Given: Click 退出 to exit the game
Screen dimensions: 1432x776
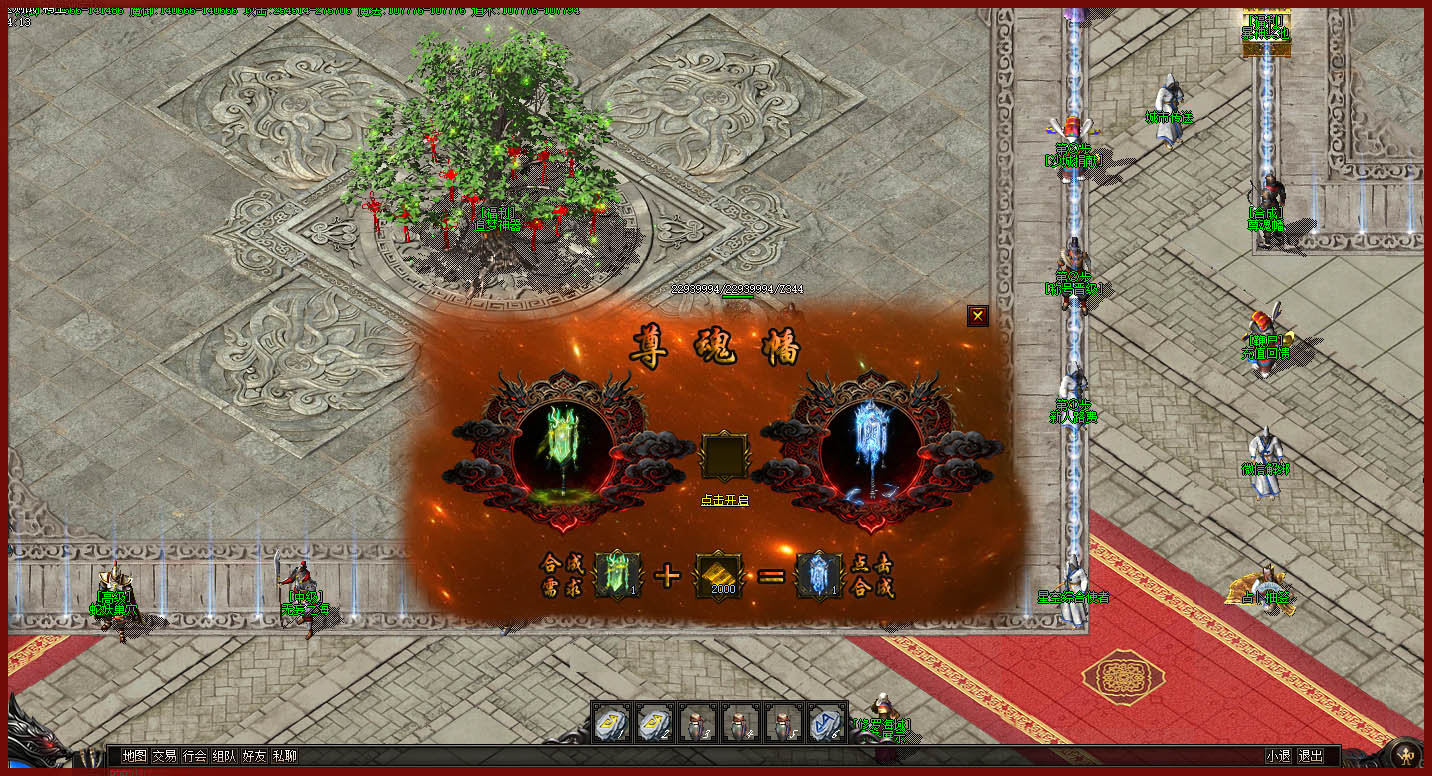Looking at the screenshot, I should [1310, 756].
